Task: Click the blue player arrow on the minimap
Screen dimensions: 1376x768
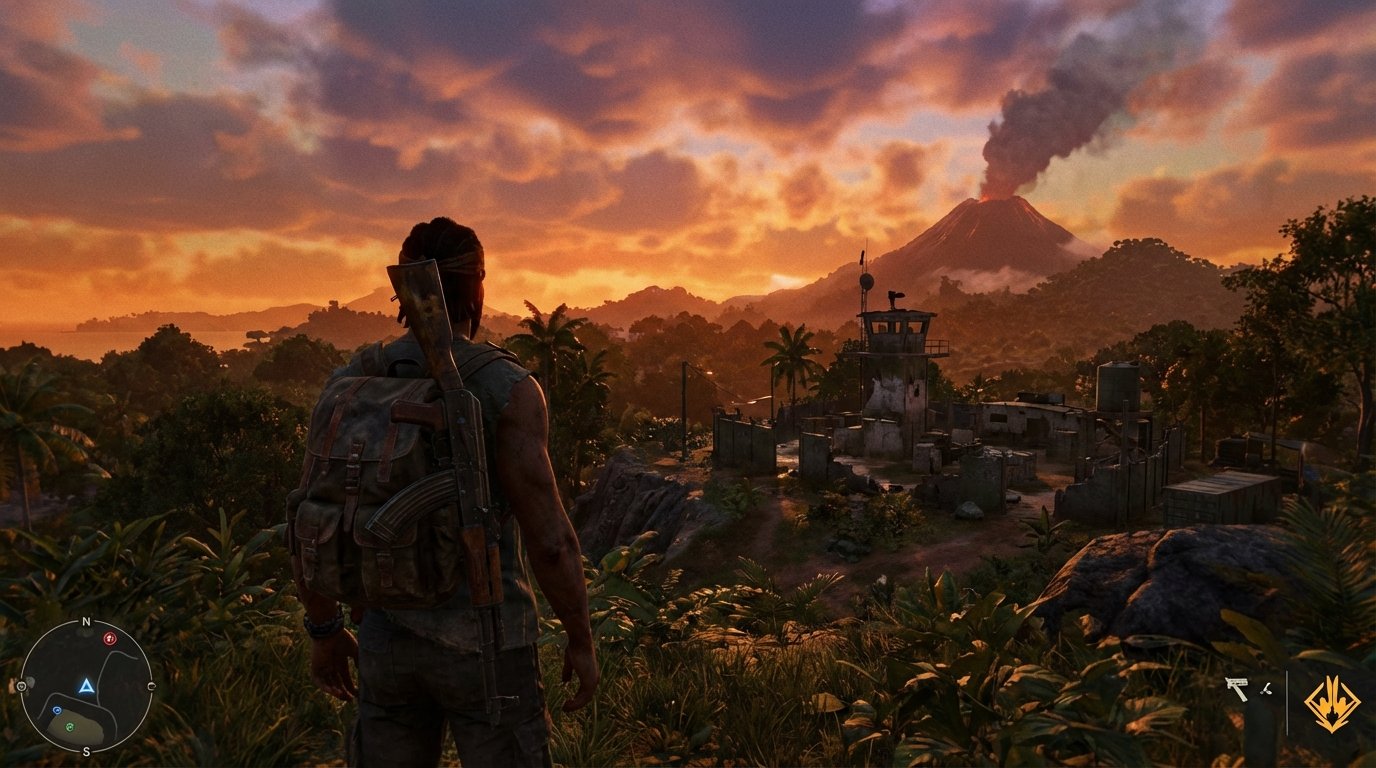Action: (x=86, y=686)
